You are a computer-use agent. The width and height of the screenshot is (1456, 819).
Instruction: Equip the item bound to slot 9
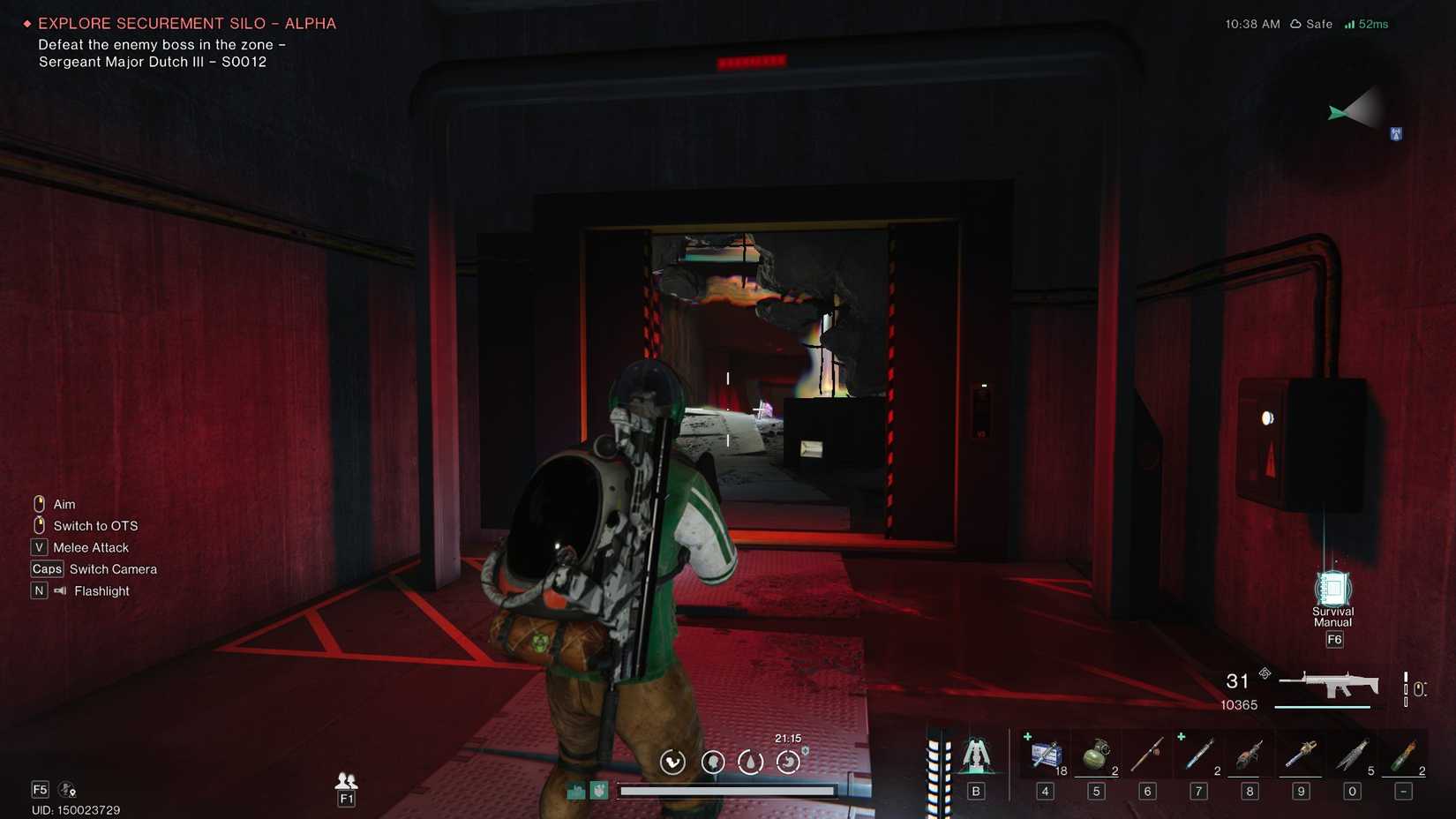pos(1301,755)
